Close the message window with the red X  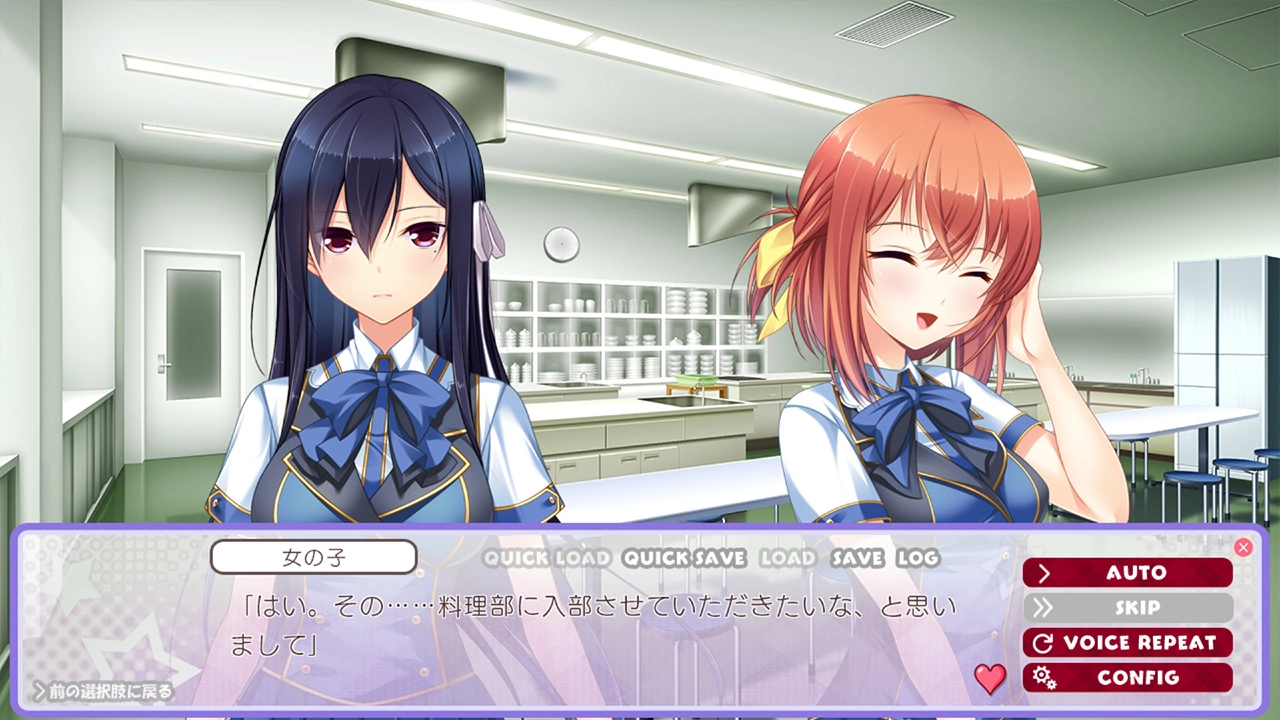[1243, 547]
